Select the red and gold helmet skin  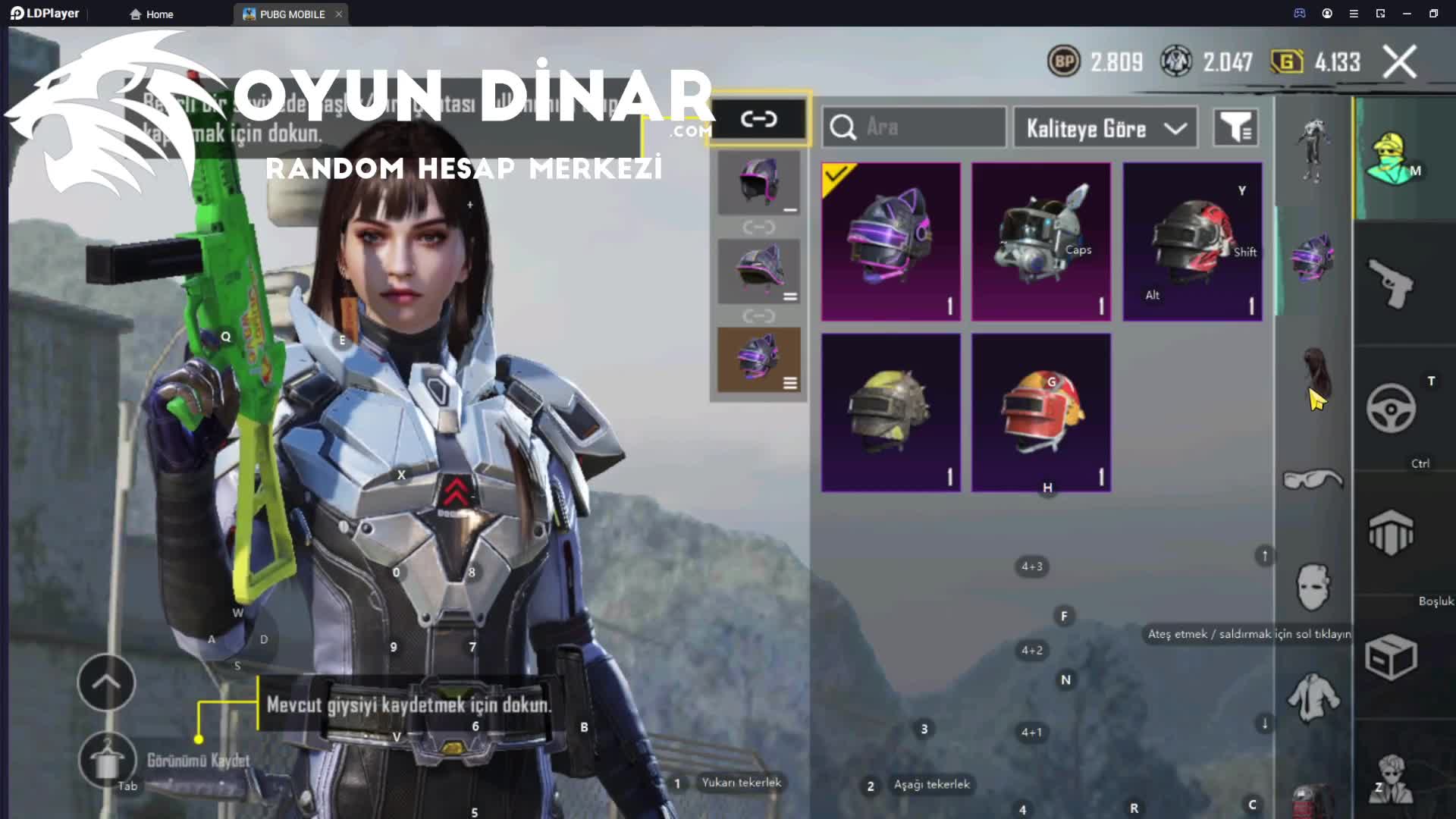(1041, 413)
